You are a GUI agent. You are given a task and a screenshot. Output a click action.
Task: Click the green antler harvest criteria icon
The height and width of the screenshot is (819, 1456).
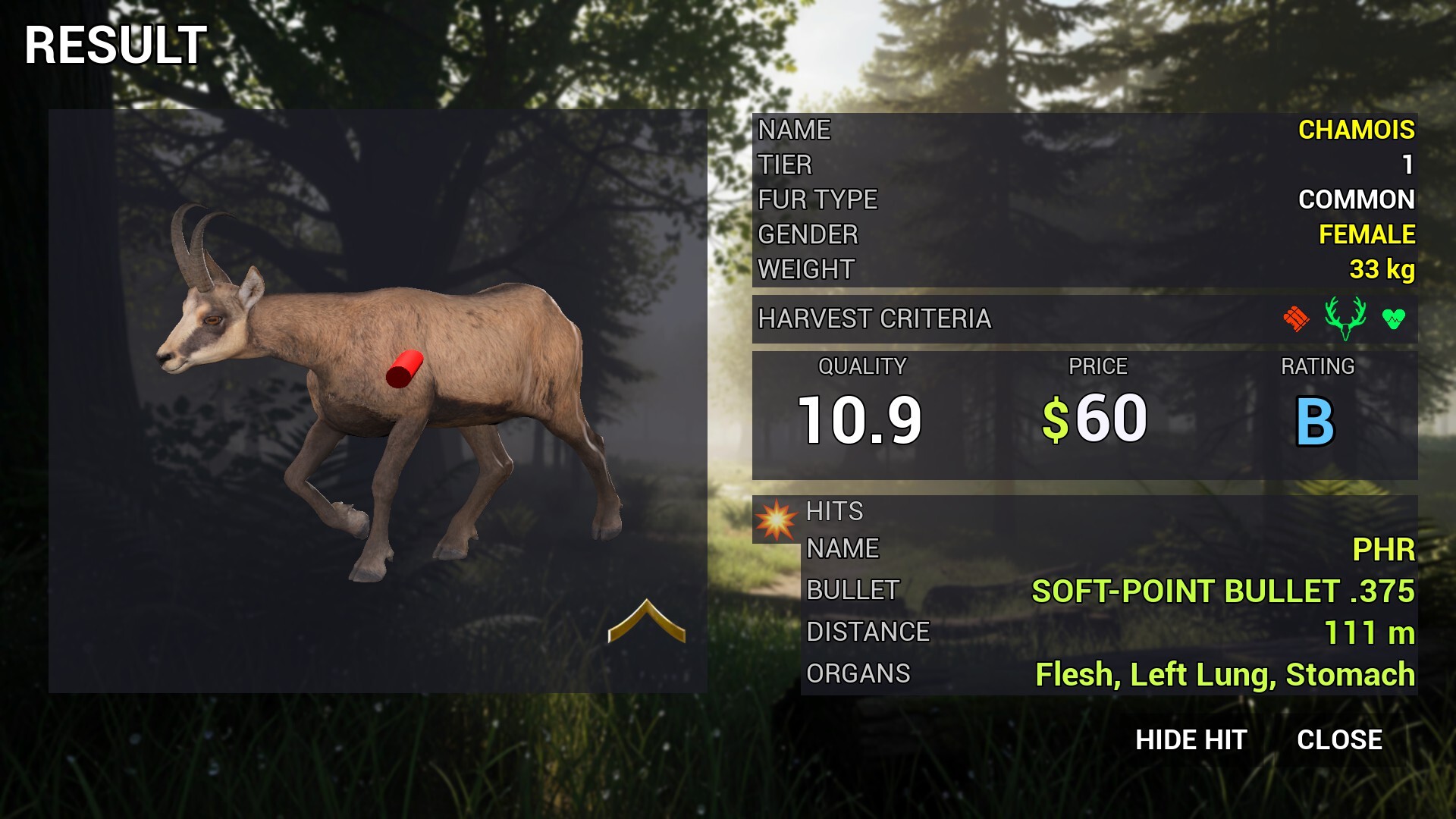[x=1345, y=318]
